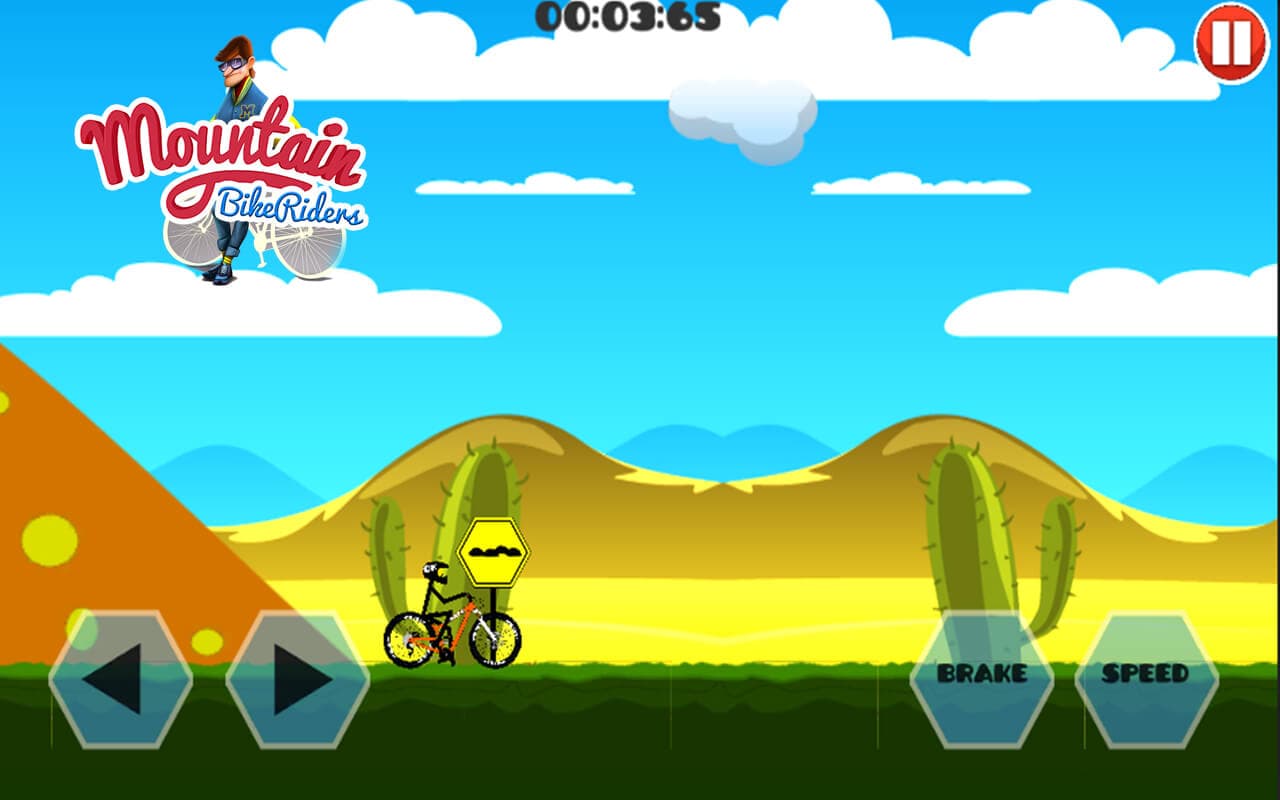Click the rear wheel of the bicycle
This screenshot has height=800, width=1280.
click(x=406, y=640)
